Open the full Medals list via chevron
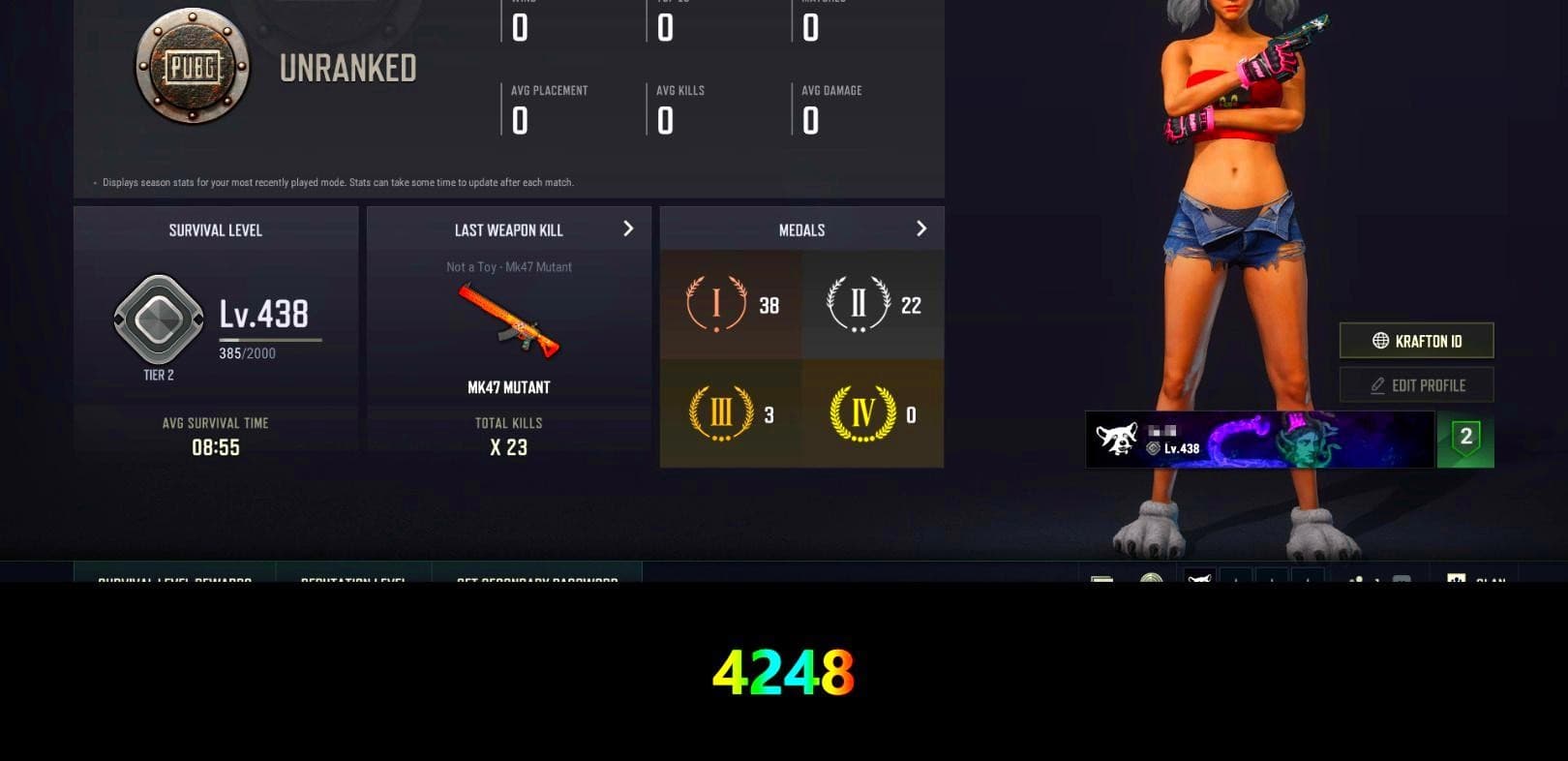 pos(920,229)
